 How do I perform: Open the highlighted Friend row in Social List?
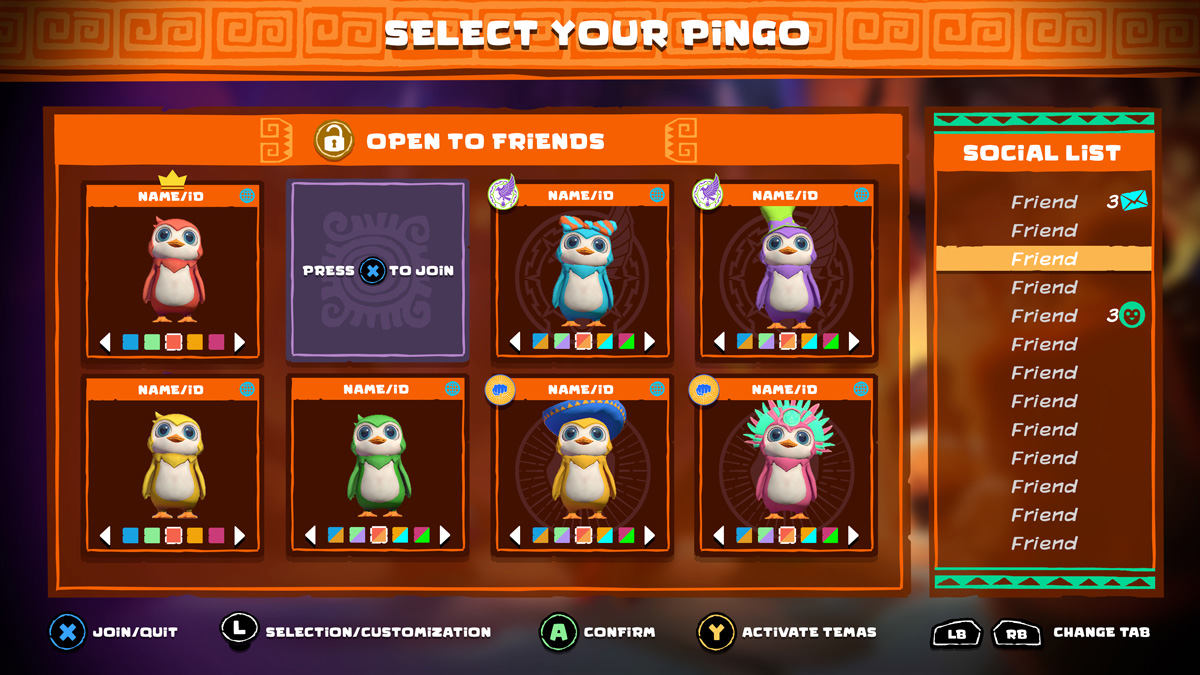(1044, 259)
